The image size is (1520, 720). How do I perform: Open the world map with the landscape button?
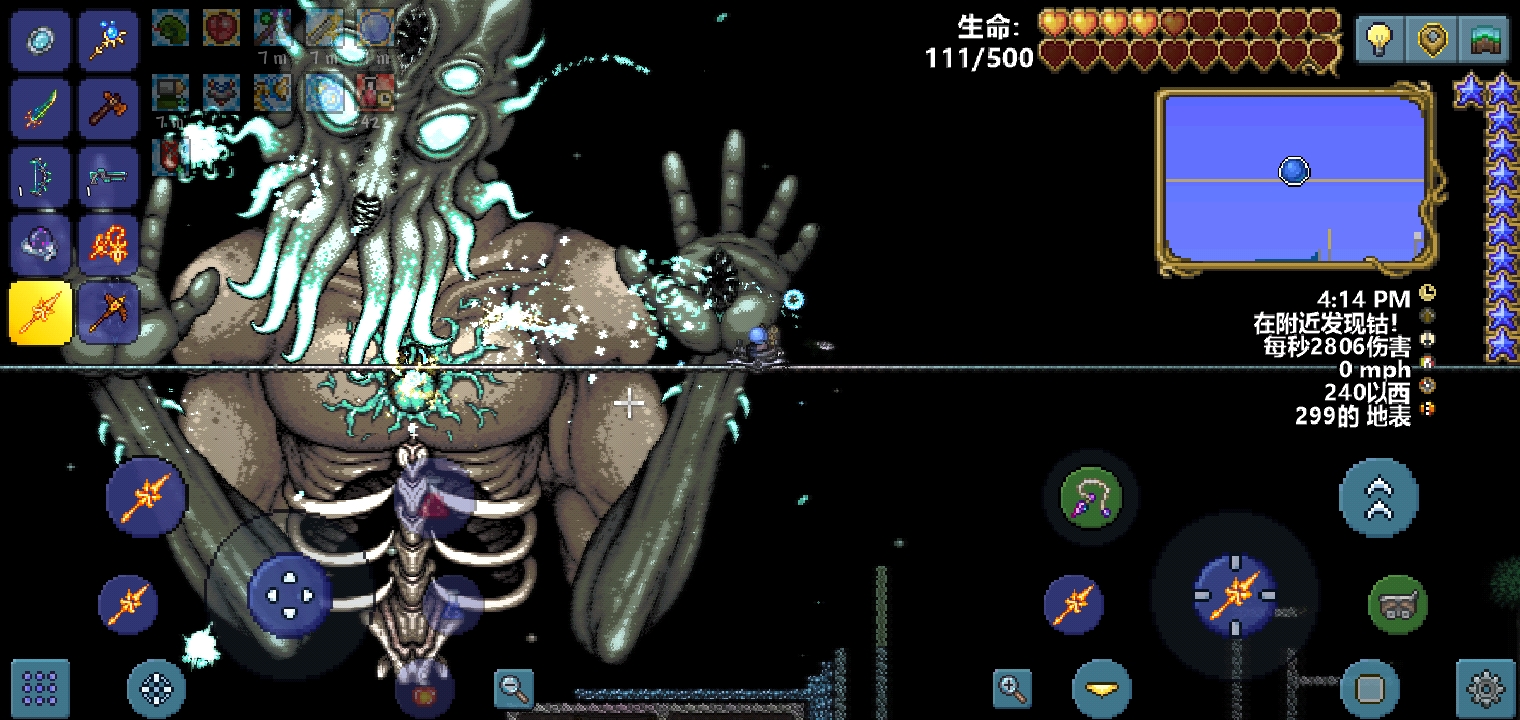1485,41
